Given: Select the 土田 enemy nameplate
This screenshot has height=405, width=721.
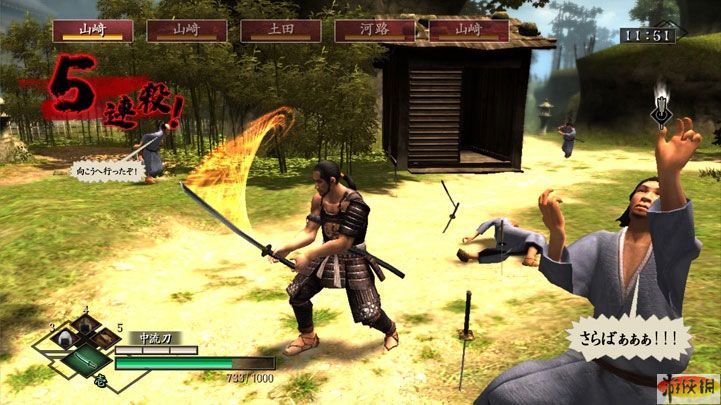Looking at the screenshot, I should click(281, 30).
